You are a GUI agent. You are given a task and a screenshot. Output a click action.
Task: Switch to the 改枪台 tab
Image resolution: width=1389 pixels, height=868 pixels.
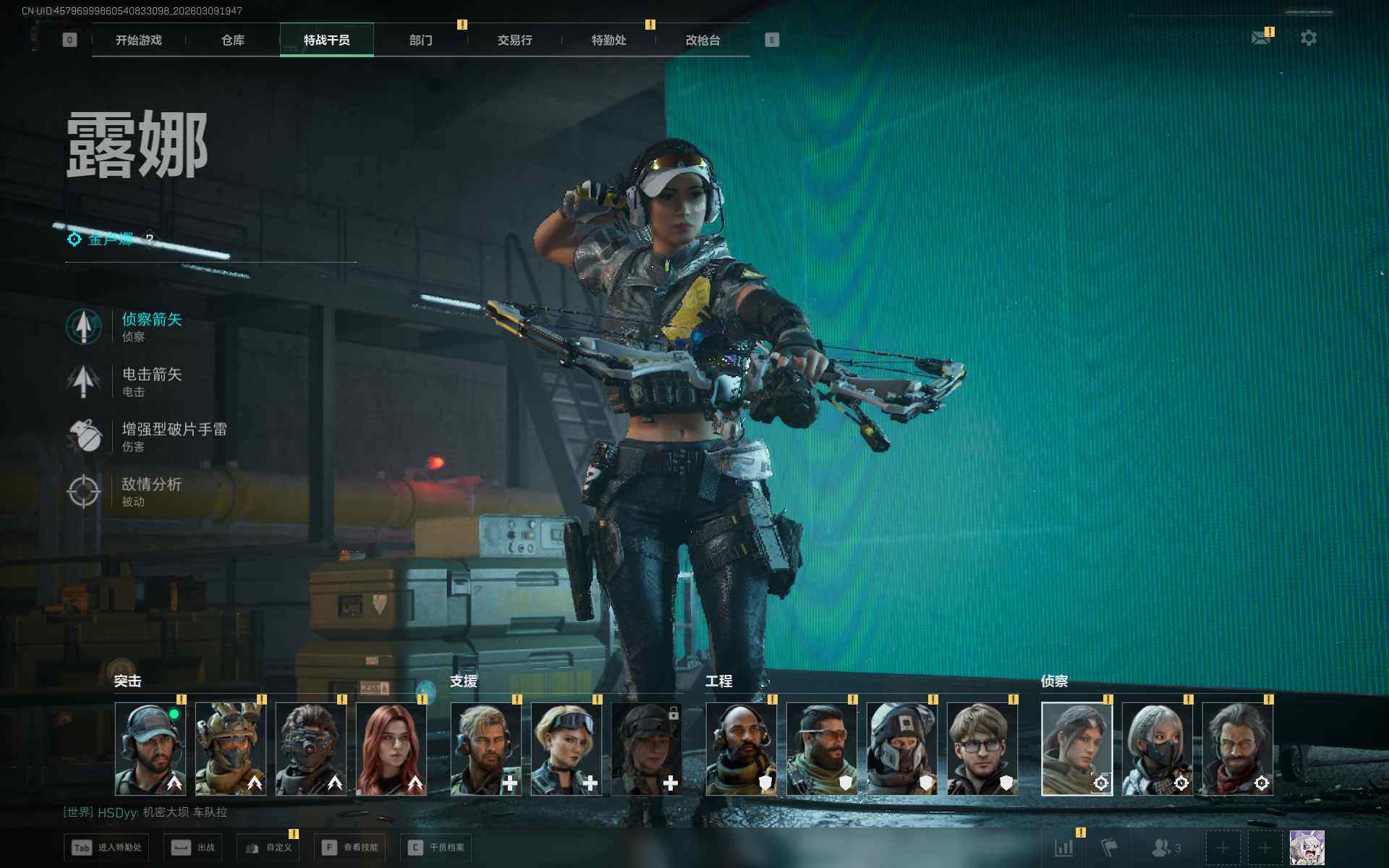[702, 41]
